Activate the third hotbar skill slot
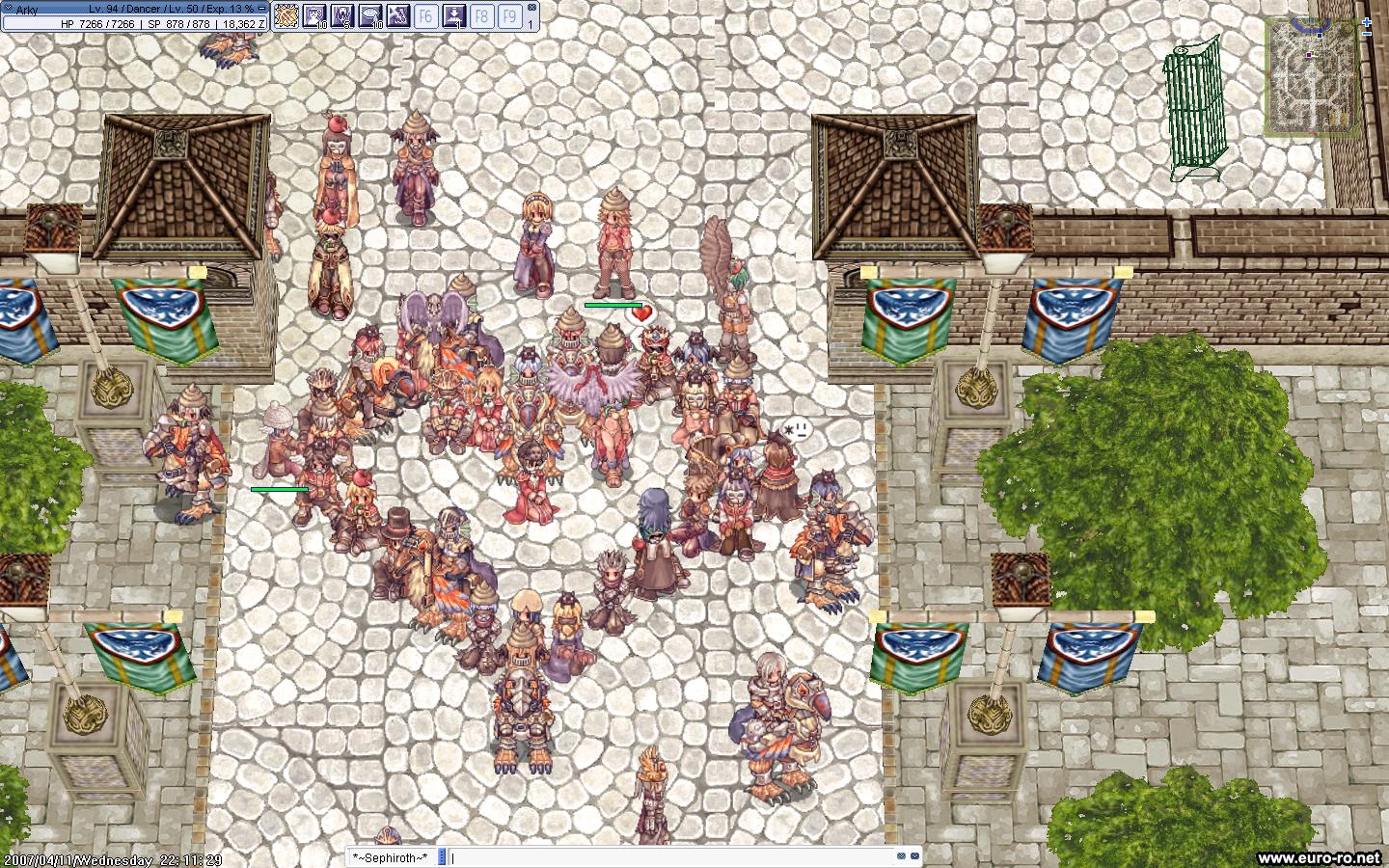The height and width of the screenshot is (868, 1389). point(342,15)
